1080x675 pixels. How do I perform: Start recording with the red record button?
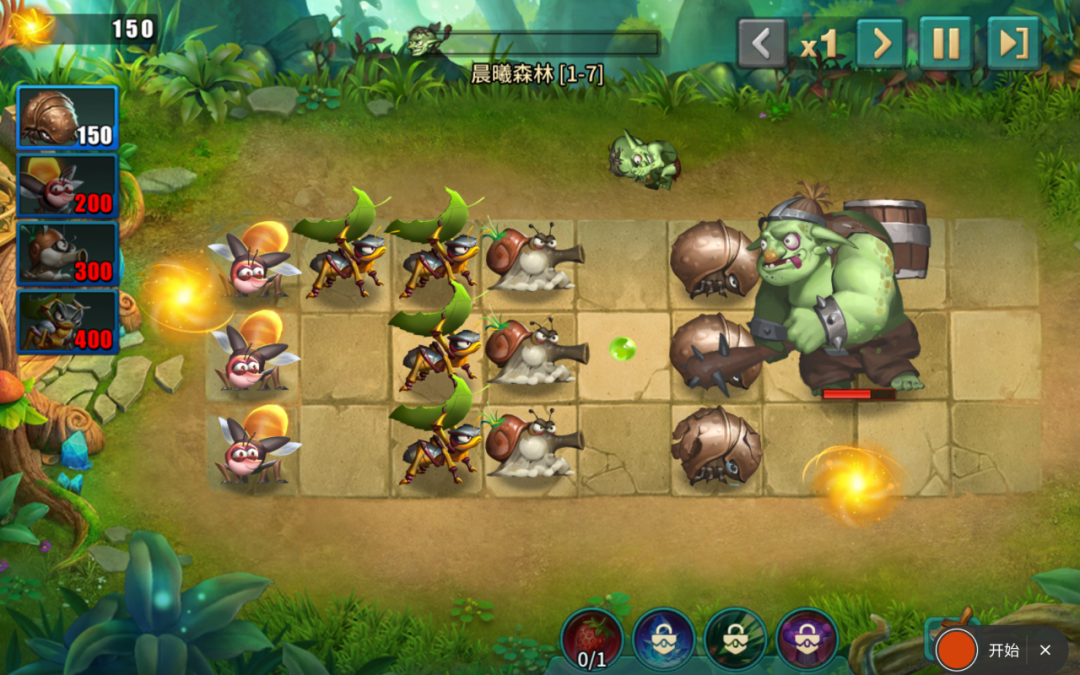click(957, 650)
